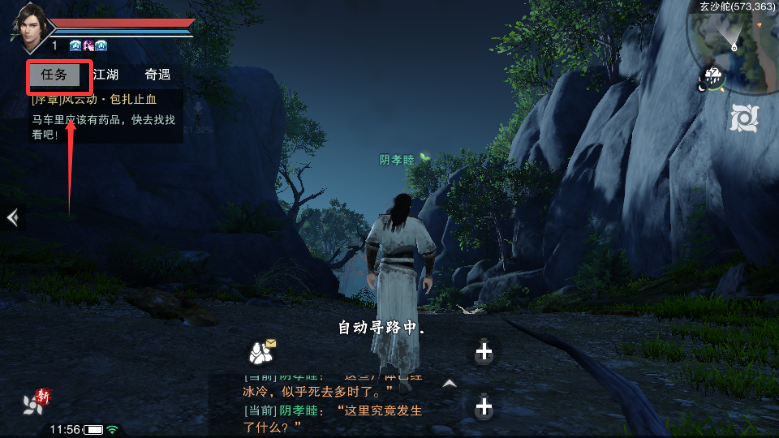The height and width of the screenshot is (438, 779).
Task: Open the 江湖 tab
Action: point(105,74)
